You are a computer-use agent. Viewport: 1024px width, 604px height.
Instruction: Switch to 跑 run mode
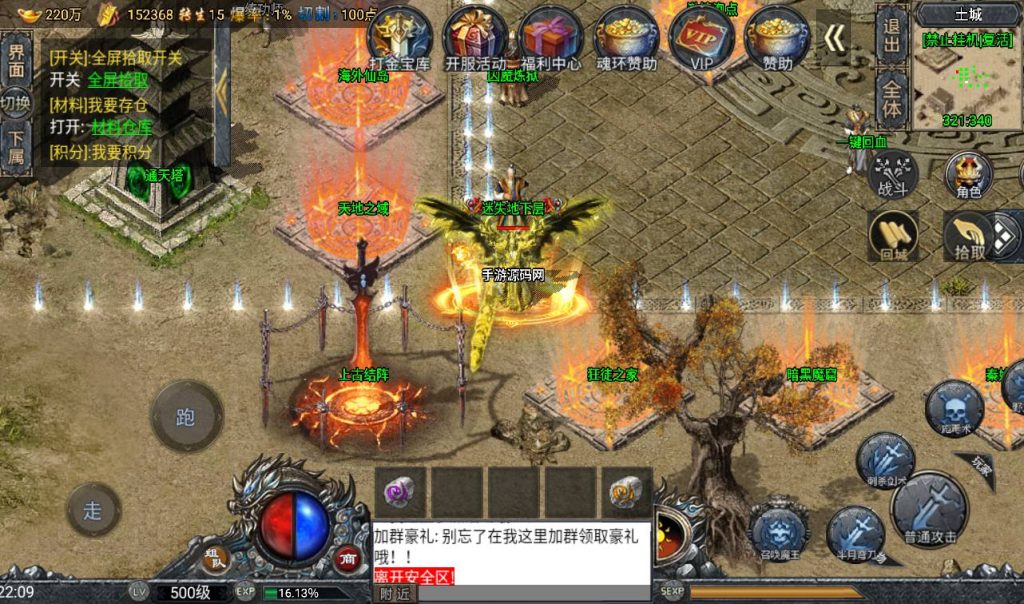click(186, 416)
